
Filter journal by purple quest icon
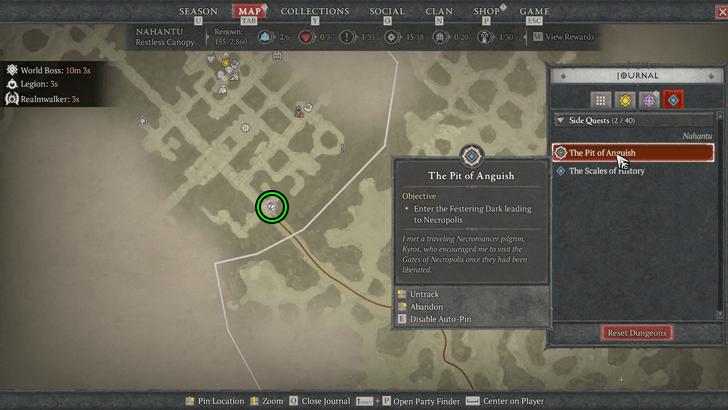[x=649, y=99]
